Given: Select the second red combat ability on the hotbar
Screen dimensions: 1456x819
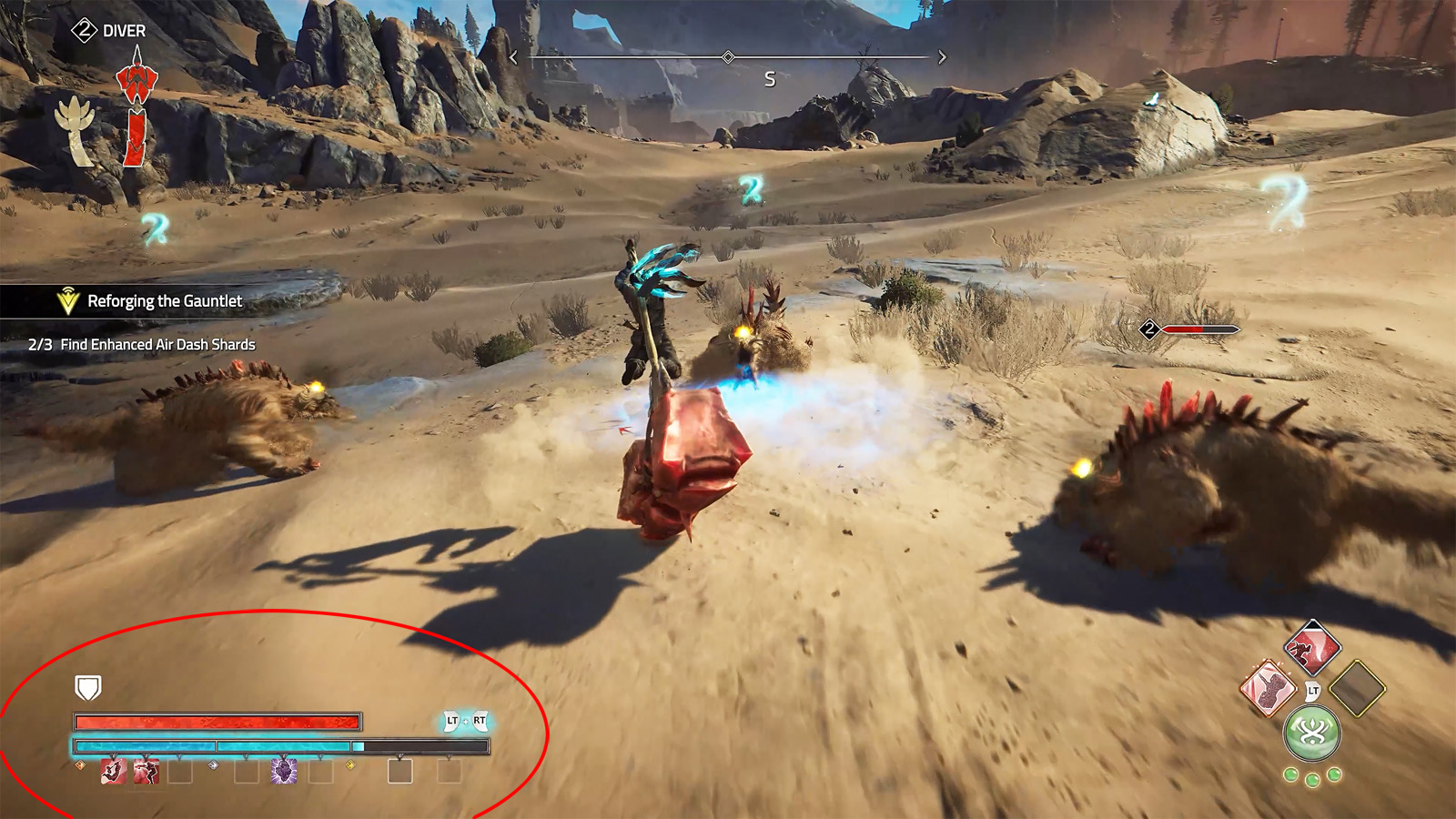Looking at the screenshot, I should coord(146,772).
